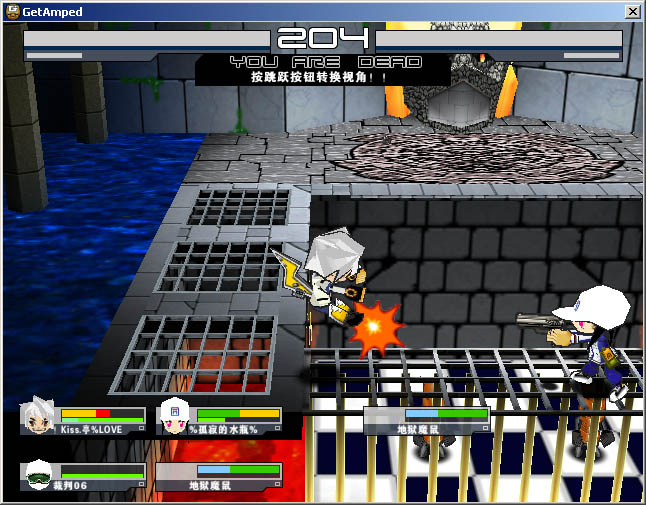The width and height of the screenshot is (646, 505).
Task: Click the white-haired Kiss.亭%LOVE player portrait
Action: (38, 418)
